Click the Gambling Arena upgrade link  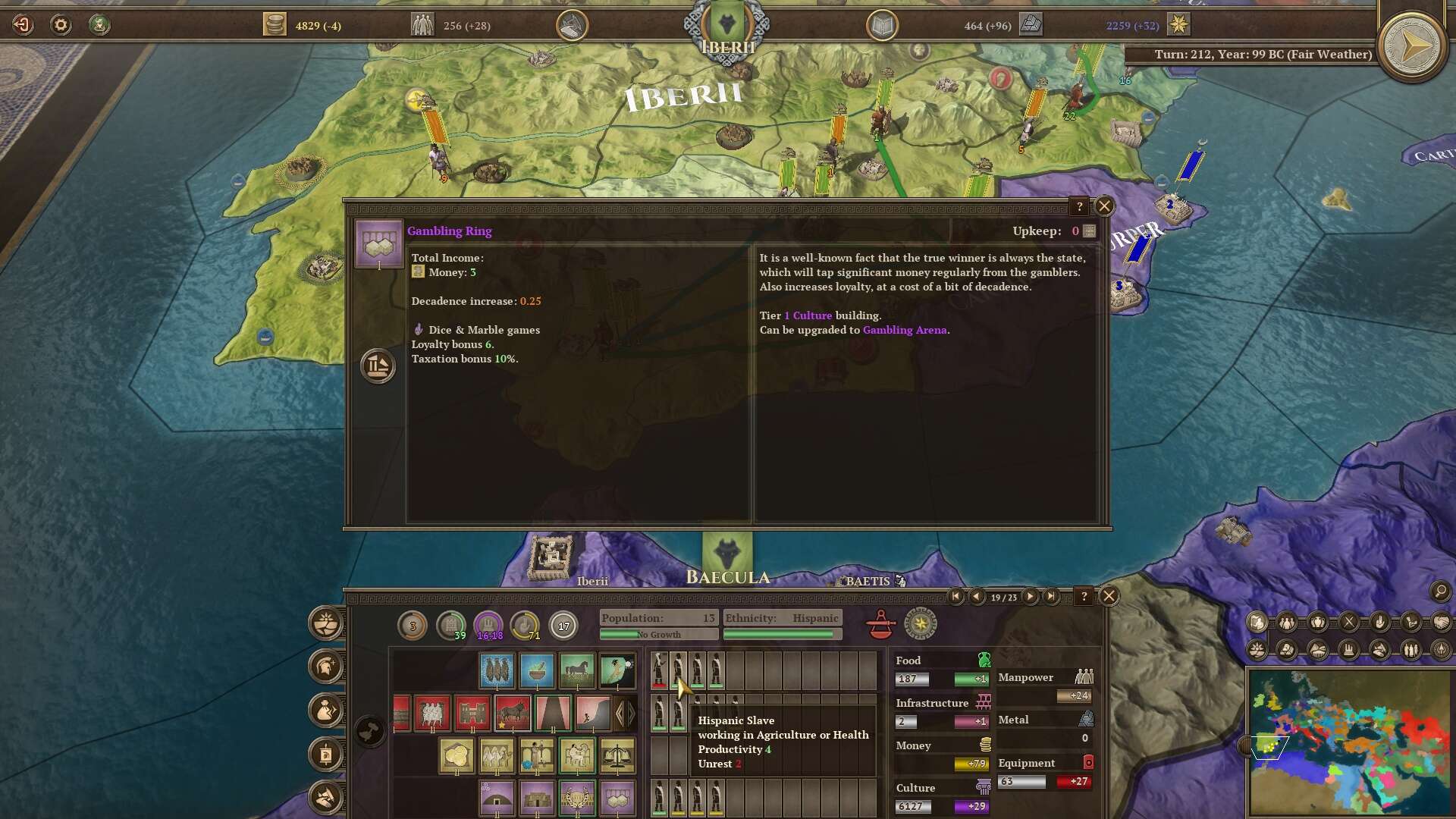905,331
